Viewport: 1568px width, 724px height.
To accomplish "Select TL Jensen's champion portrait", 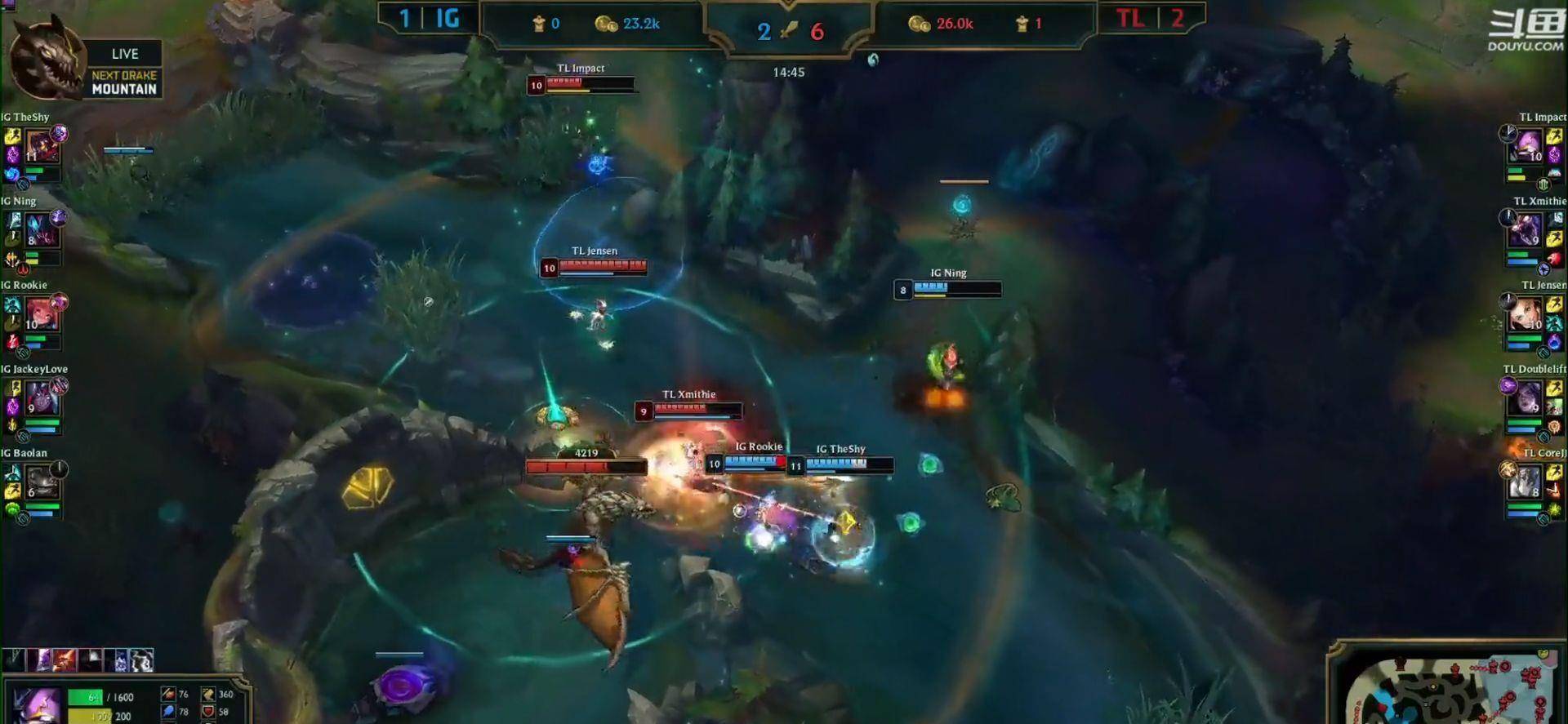I will tap(1526, 316).
